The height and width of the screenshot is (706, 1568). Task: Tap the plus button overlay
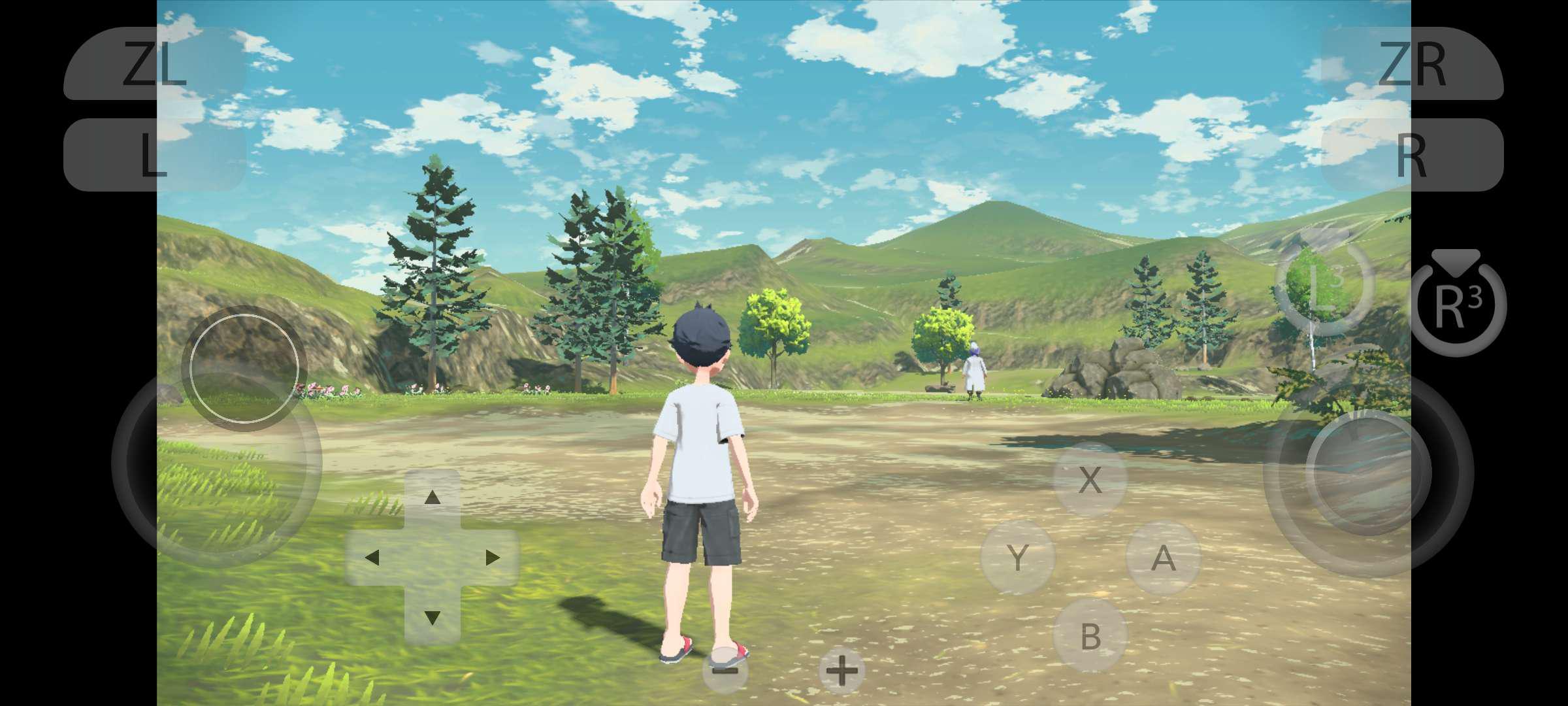click(x=841, y=670)
